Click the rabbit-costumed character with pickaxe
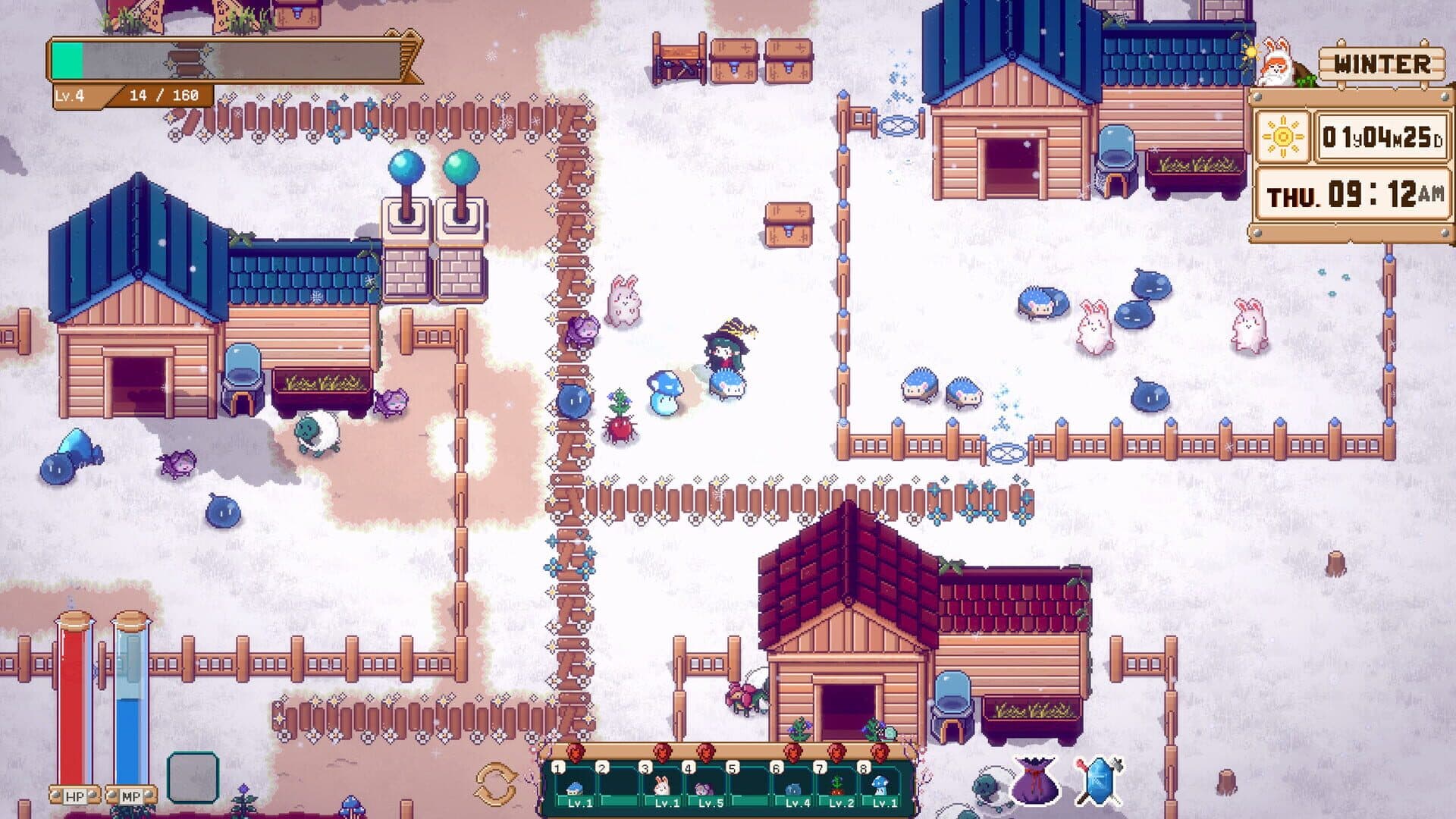1456x819 pixels. (1274, 64)
